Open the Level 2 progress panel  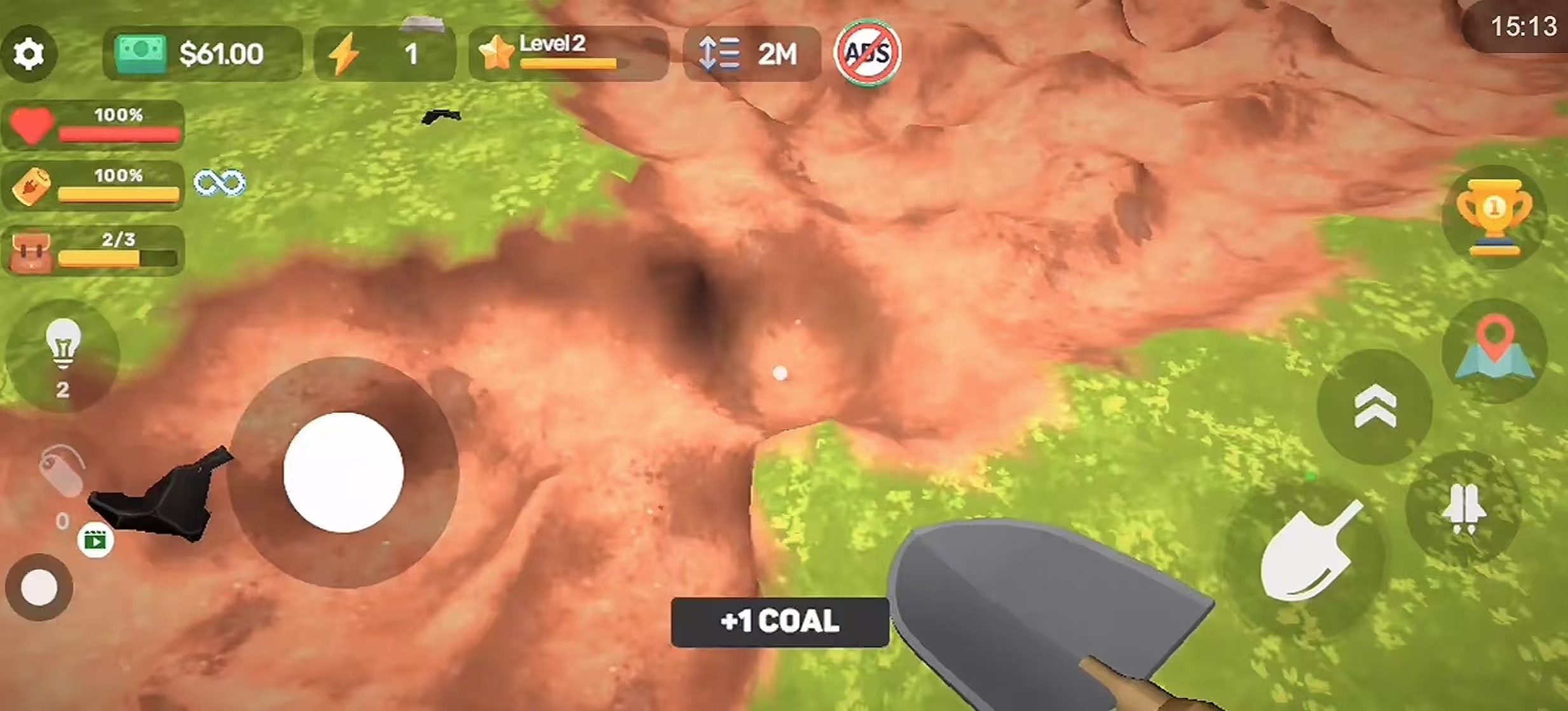tap(568, 54)
